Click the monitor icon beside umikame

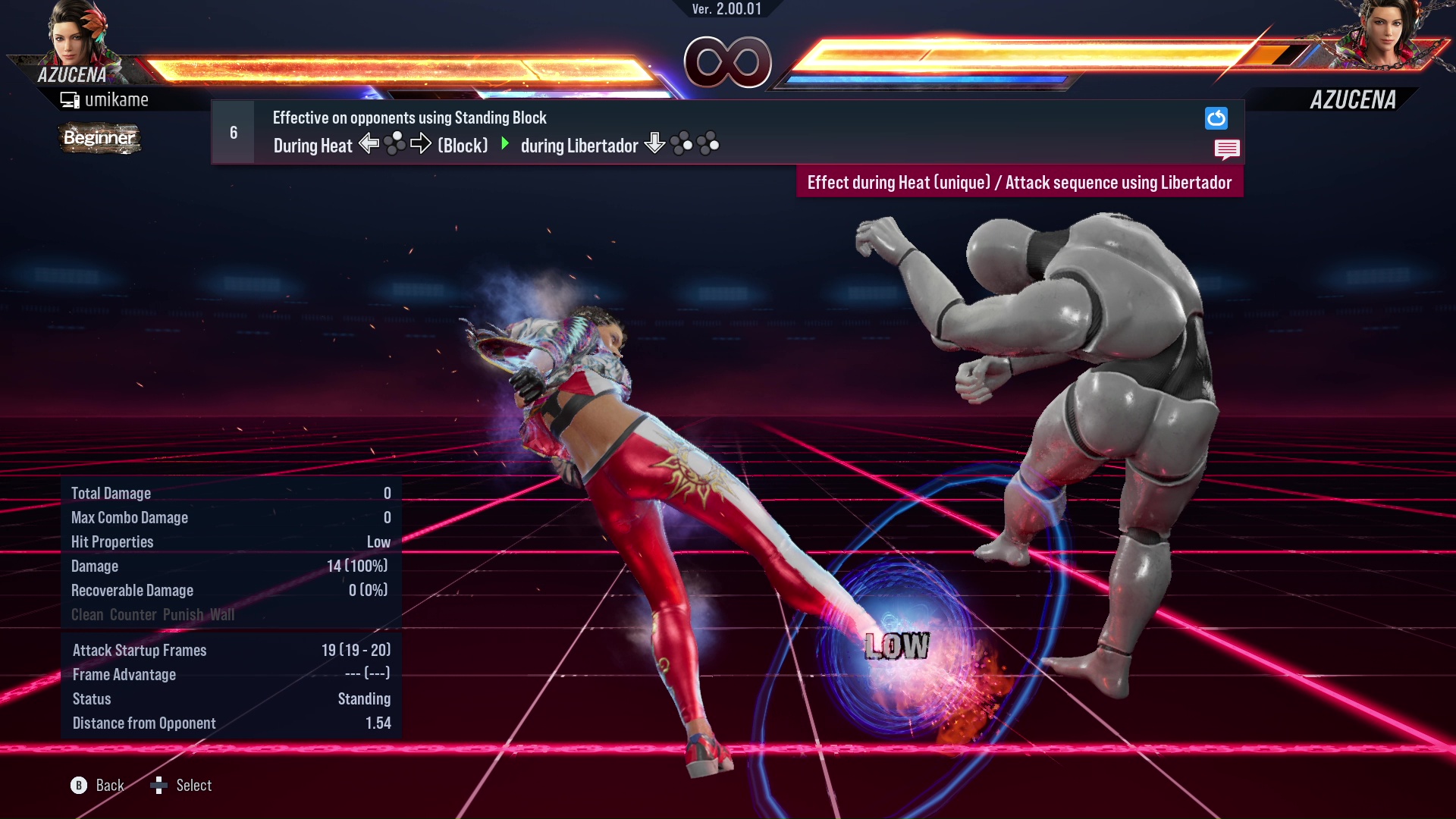(x=71, y=99)
